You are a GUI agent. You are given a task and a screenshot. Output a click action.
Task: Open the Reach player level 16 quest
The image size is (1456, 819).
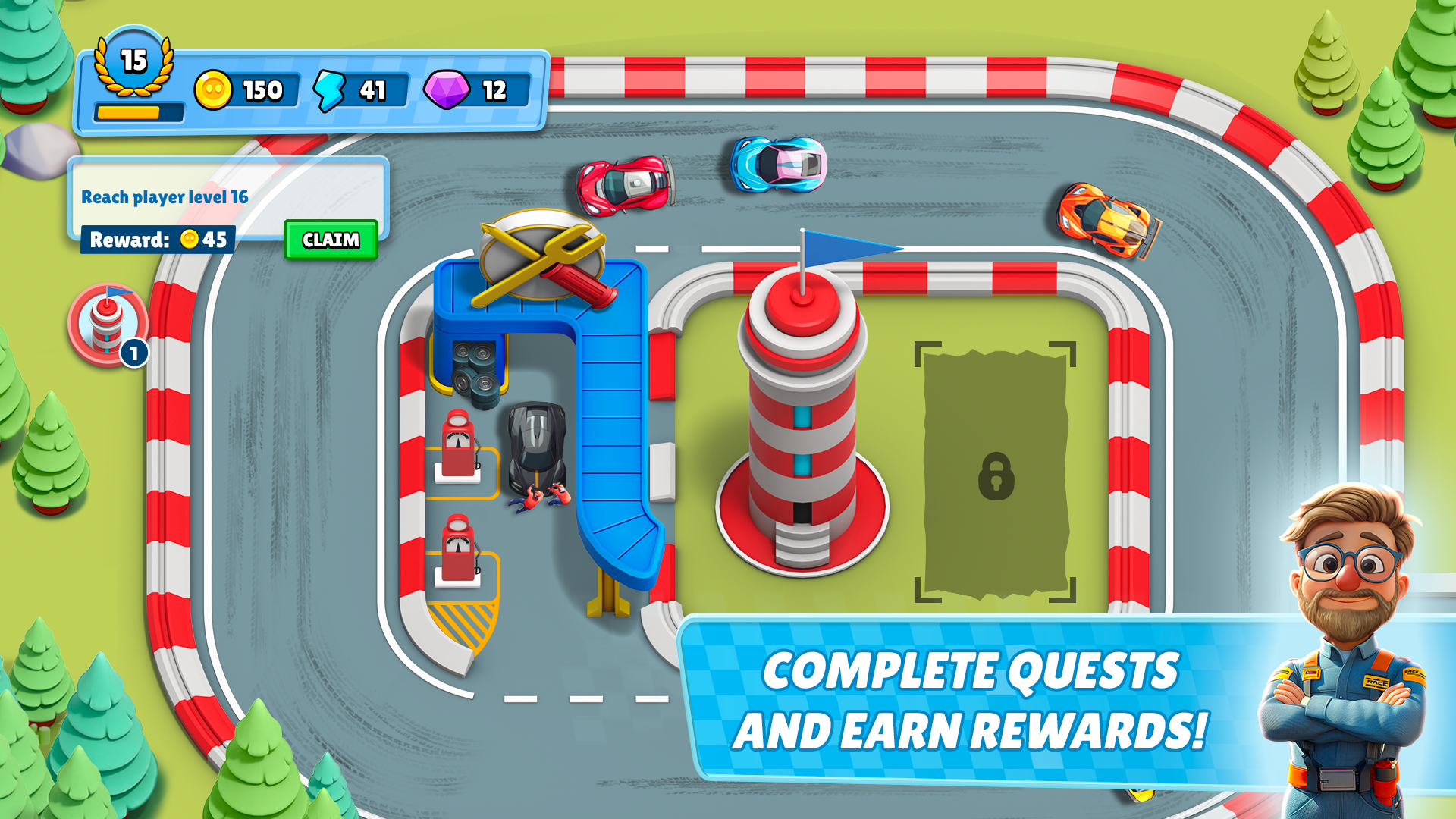coord(165,196)
